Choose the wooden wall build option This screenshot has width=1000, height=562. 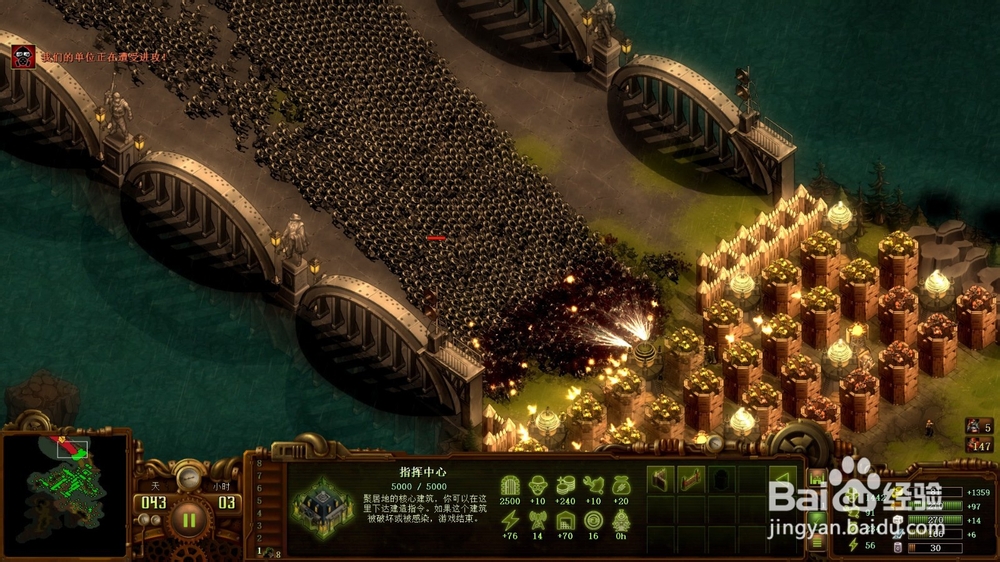pyautogui.click(x=661, y=481)
